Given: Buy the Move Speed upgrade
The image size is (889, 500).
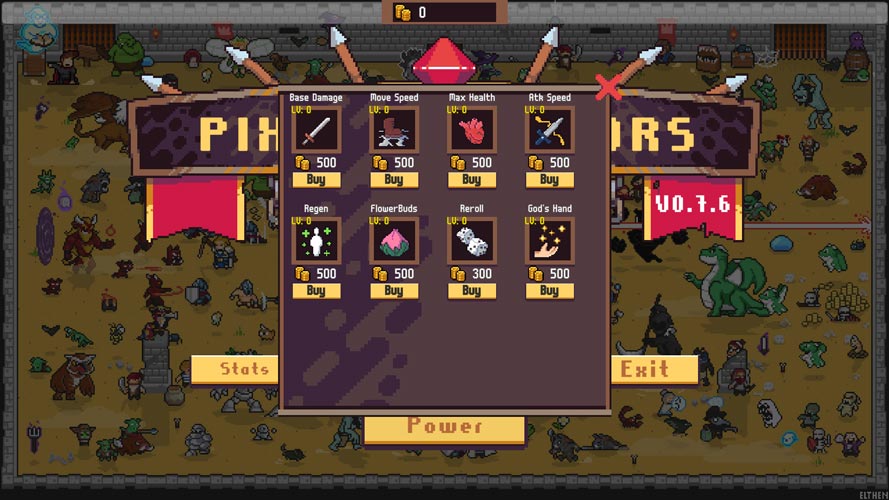Looking at the screenshot, I should [394, 180].
